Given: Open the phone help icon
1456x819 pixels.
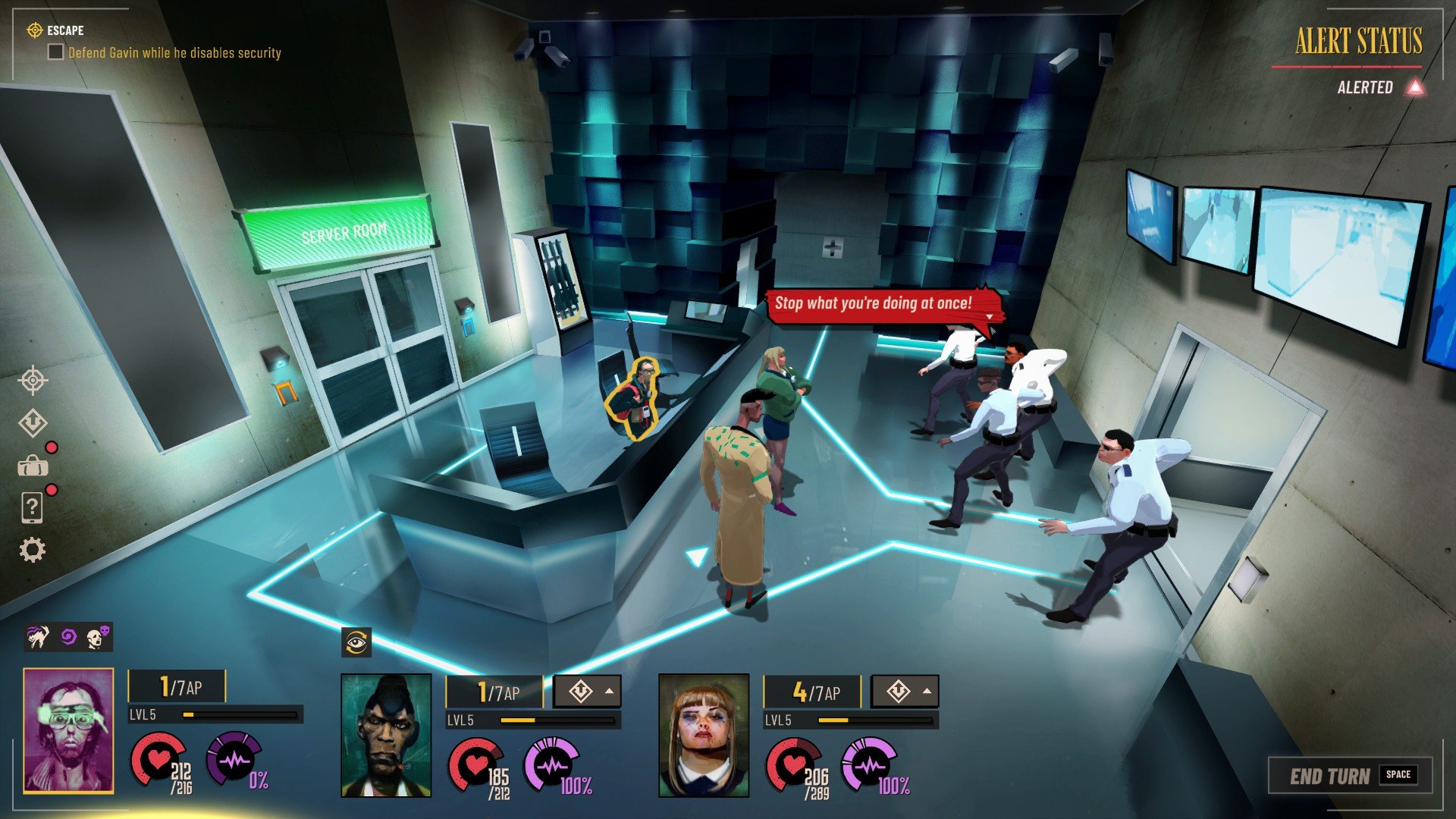Looking at the screenshot, I should [x=32, y=508].
